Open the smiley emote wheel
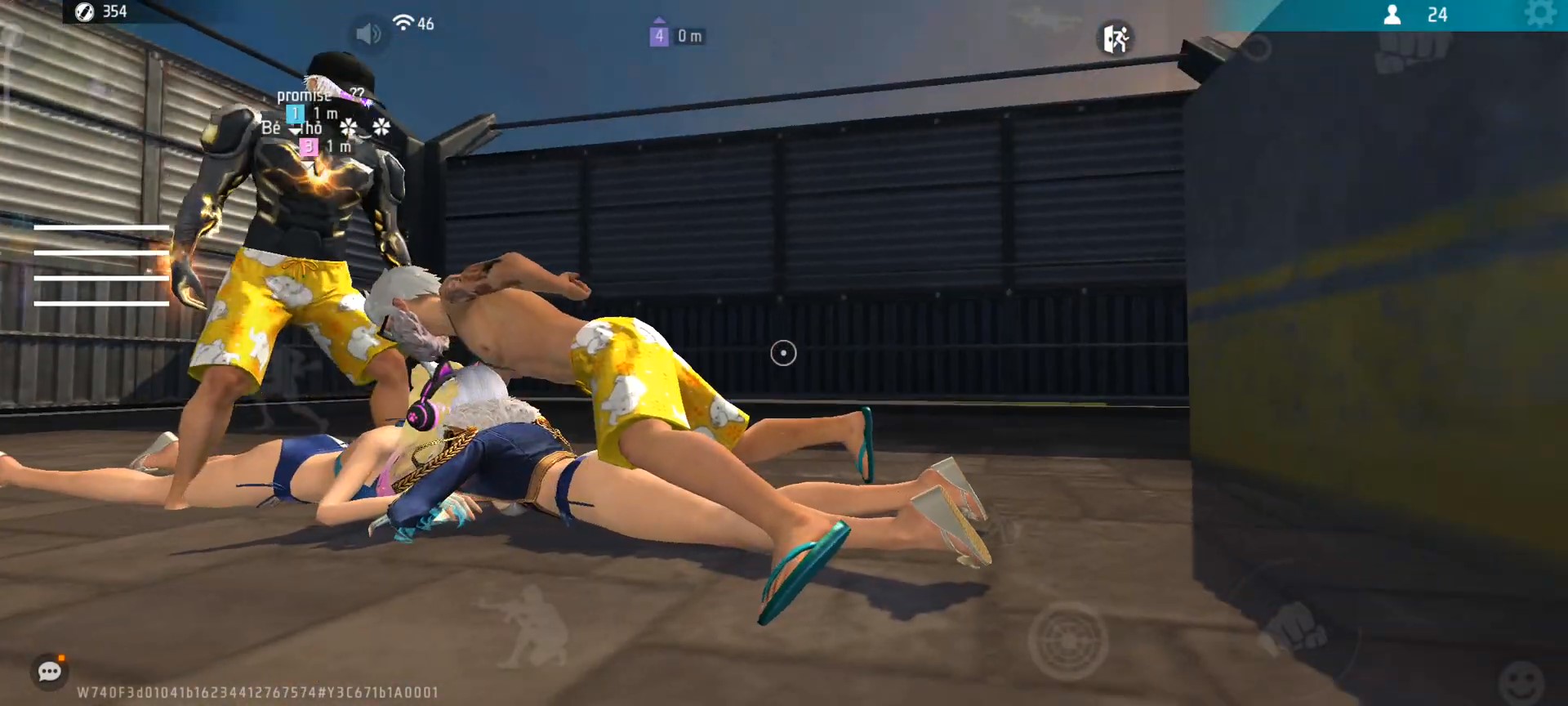This screenshot has width=1568, height=706. [1521, 681]
